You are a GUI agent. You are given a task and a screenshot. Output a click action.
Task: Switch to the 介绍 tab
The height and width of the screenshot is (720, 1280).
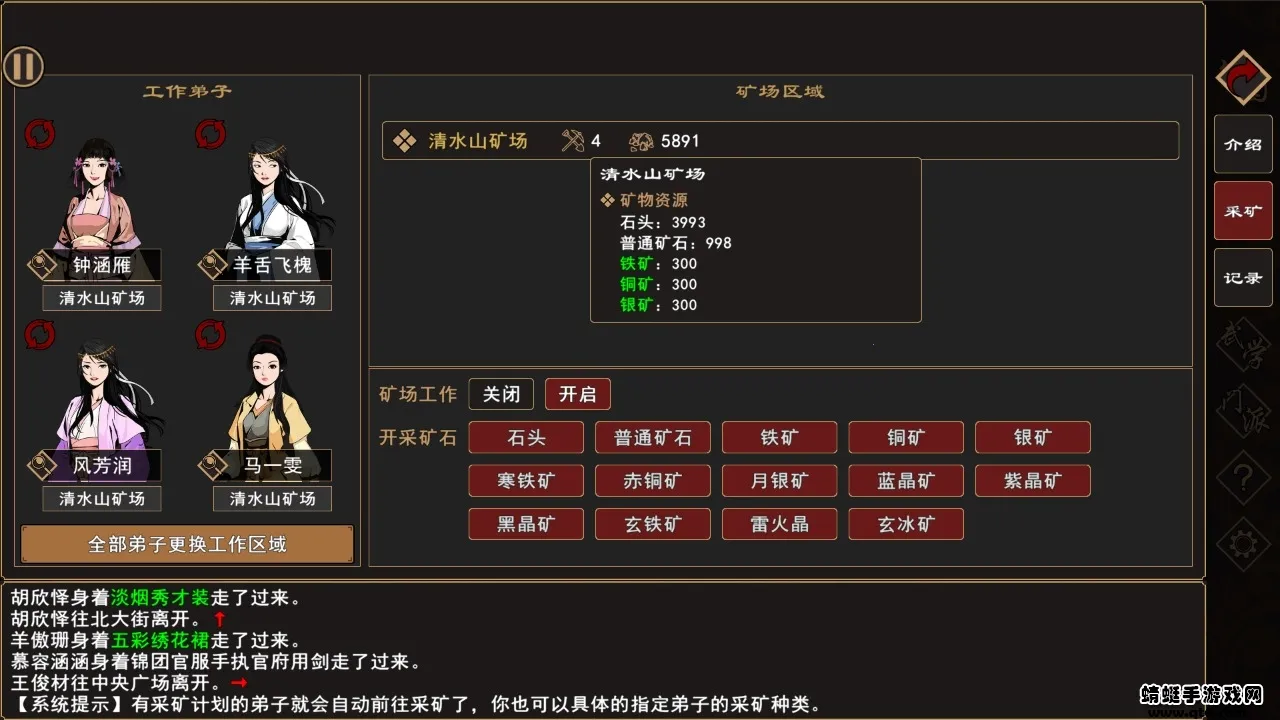(x=1242, y=143)
